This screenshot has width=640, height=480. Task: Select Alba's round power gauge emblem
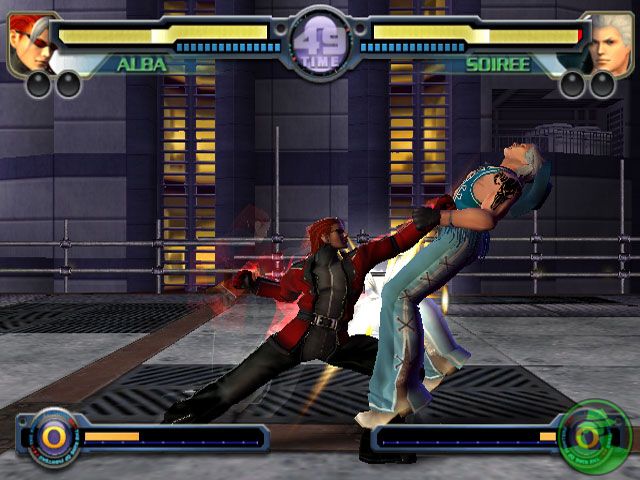52,436
